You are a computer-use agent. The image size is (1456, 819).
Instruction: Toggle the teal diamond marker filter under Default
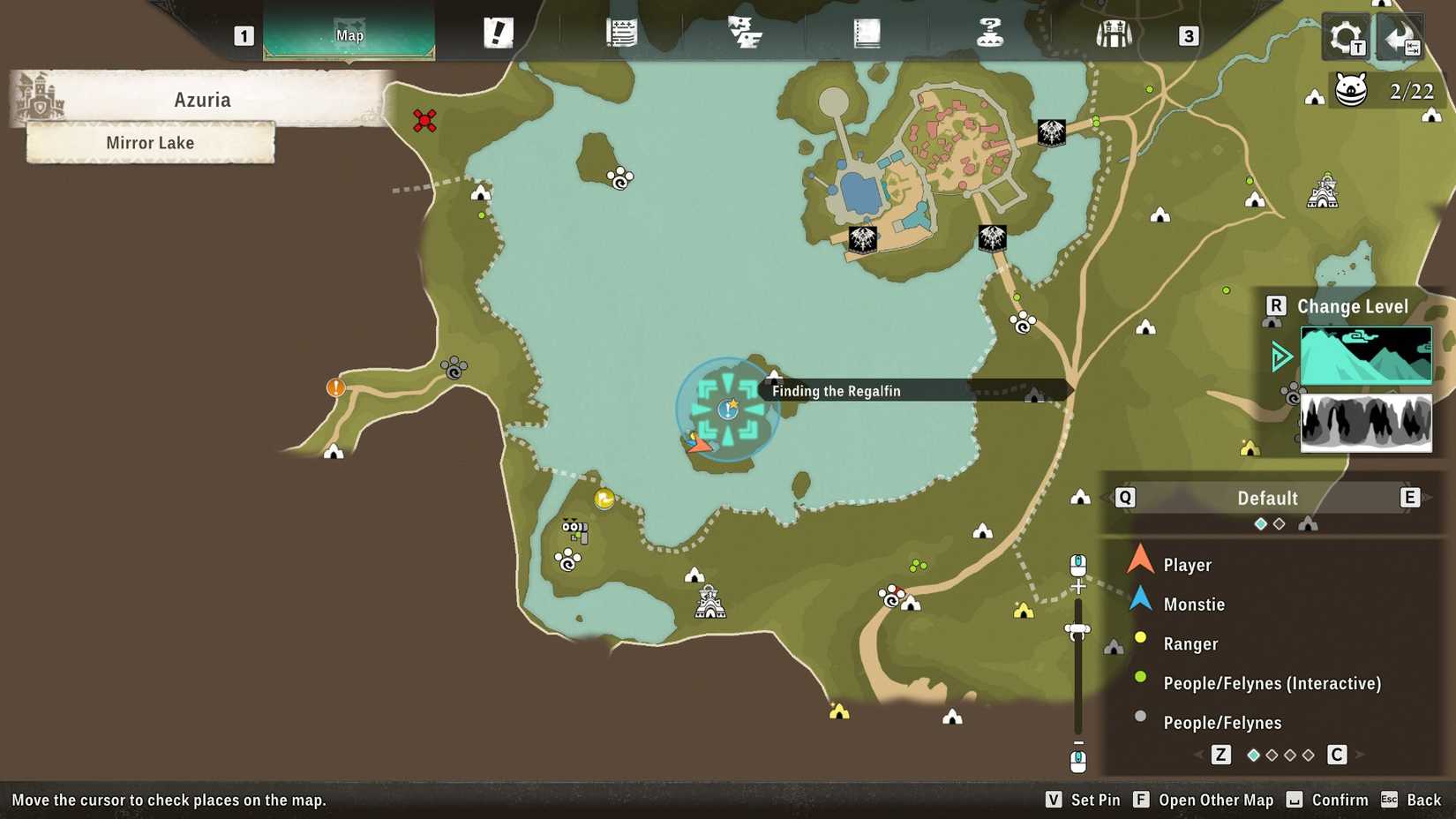(1259, 523)
